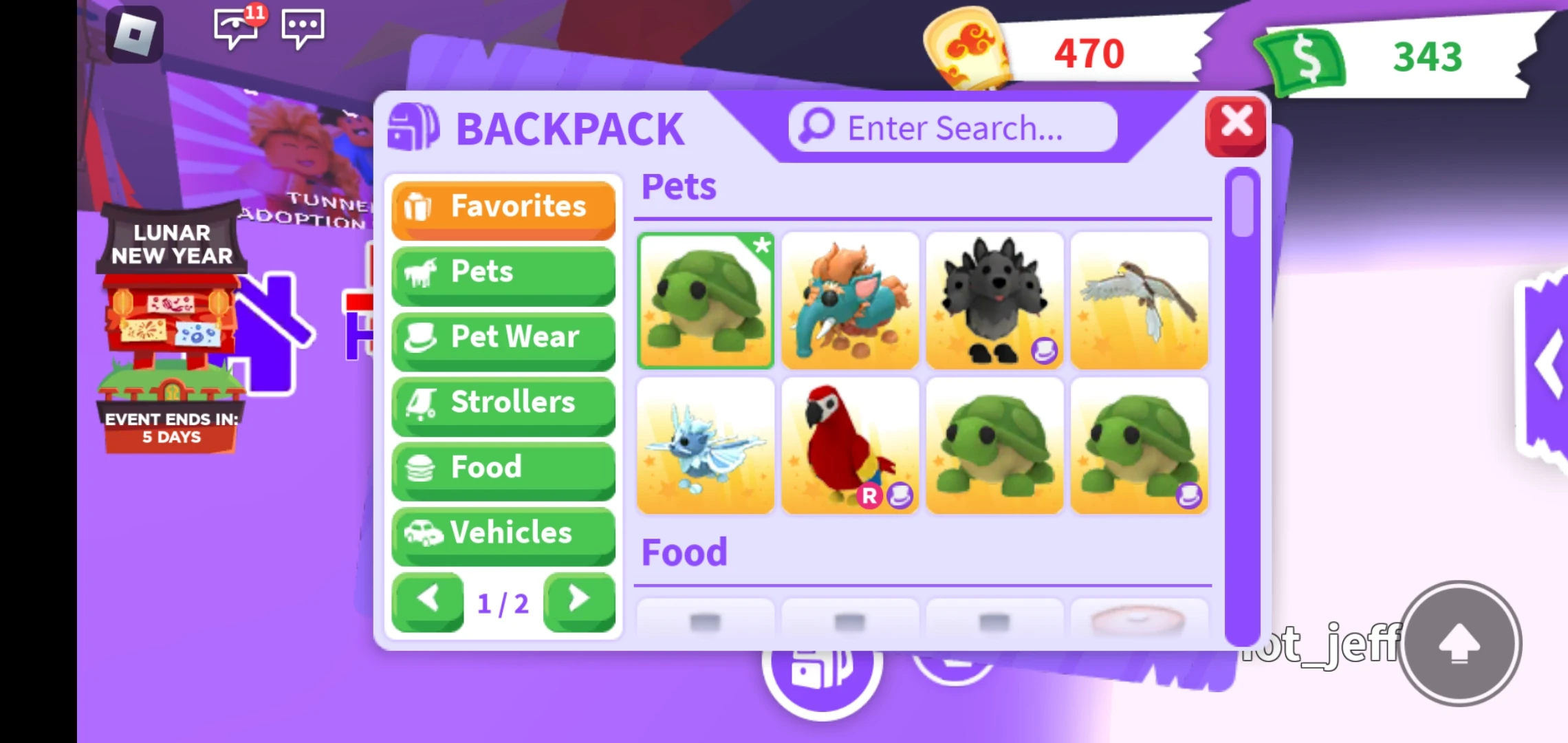The image size is (1568, 743).
Task: Open the quick chat speech bubble icon
Action: [303, 28]
